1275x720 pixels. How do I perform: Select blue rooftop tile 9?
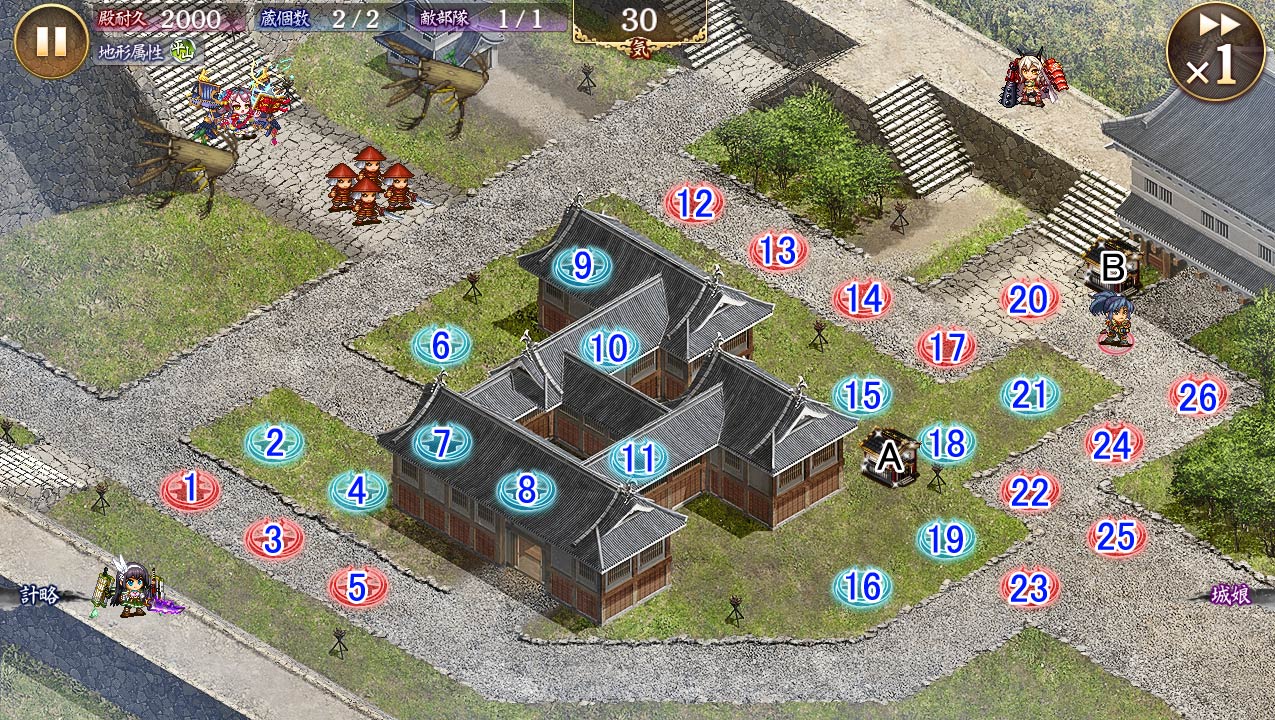[582, 267]
